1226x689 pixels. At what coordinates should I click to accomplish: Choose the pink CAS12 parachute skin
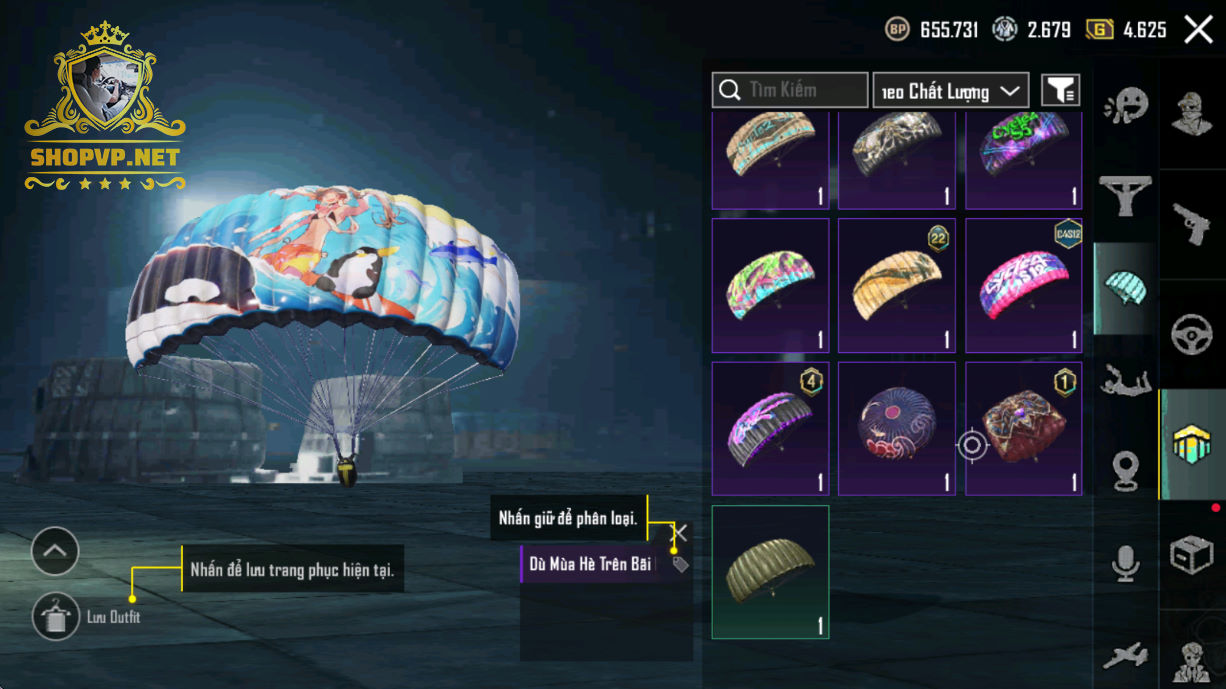pos(1023,285)
